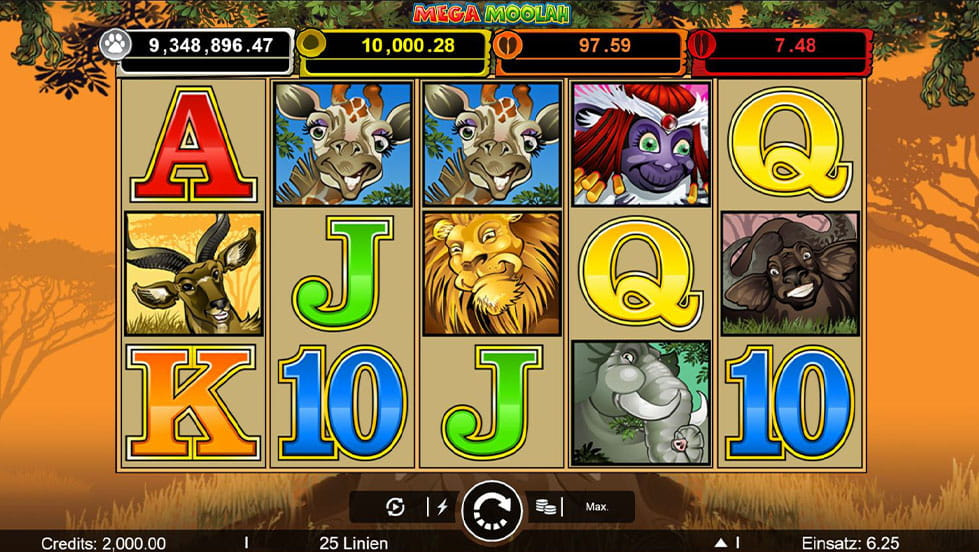This screenshot has height=552, width=979.
Task: Expand the bottom bar with the up arrow
Action: [719, 543]
